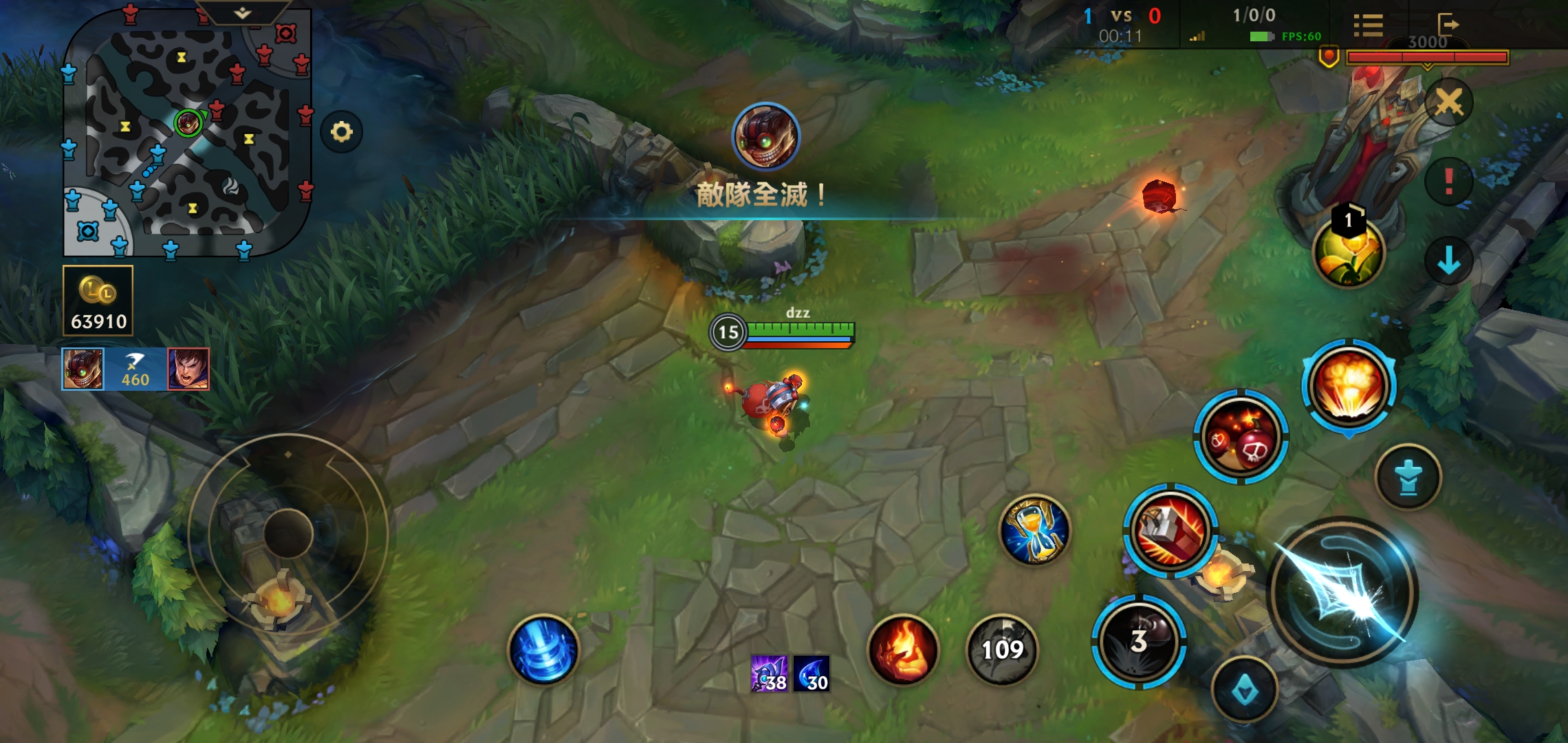Cast the Ignite summoner spell

click(903, 649)
